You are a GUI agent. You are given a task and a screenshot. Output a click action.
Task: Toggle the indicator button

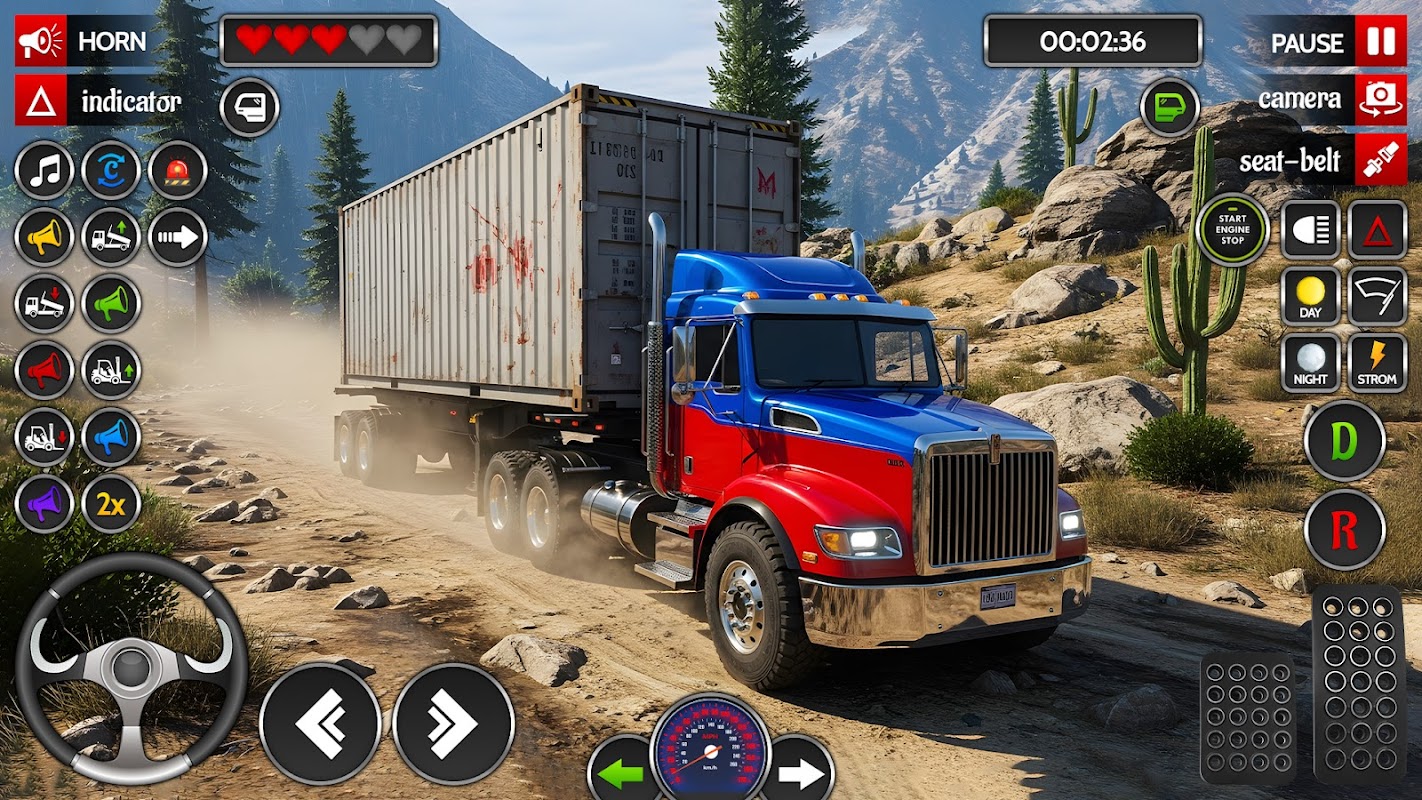98,101
